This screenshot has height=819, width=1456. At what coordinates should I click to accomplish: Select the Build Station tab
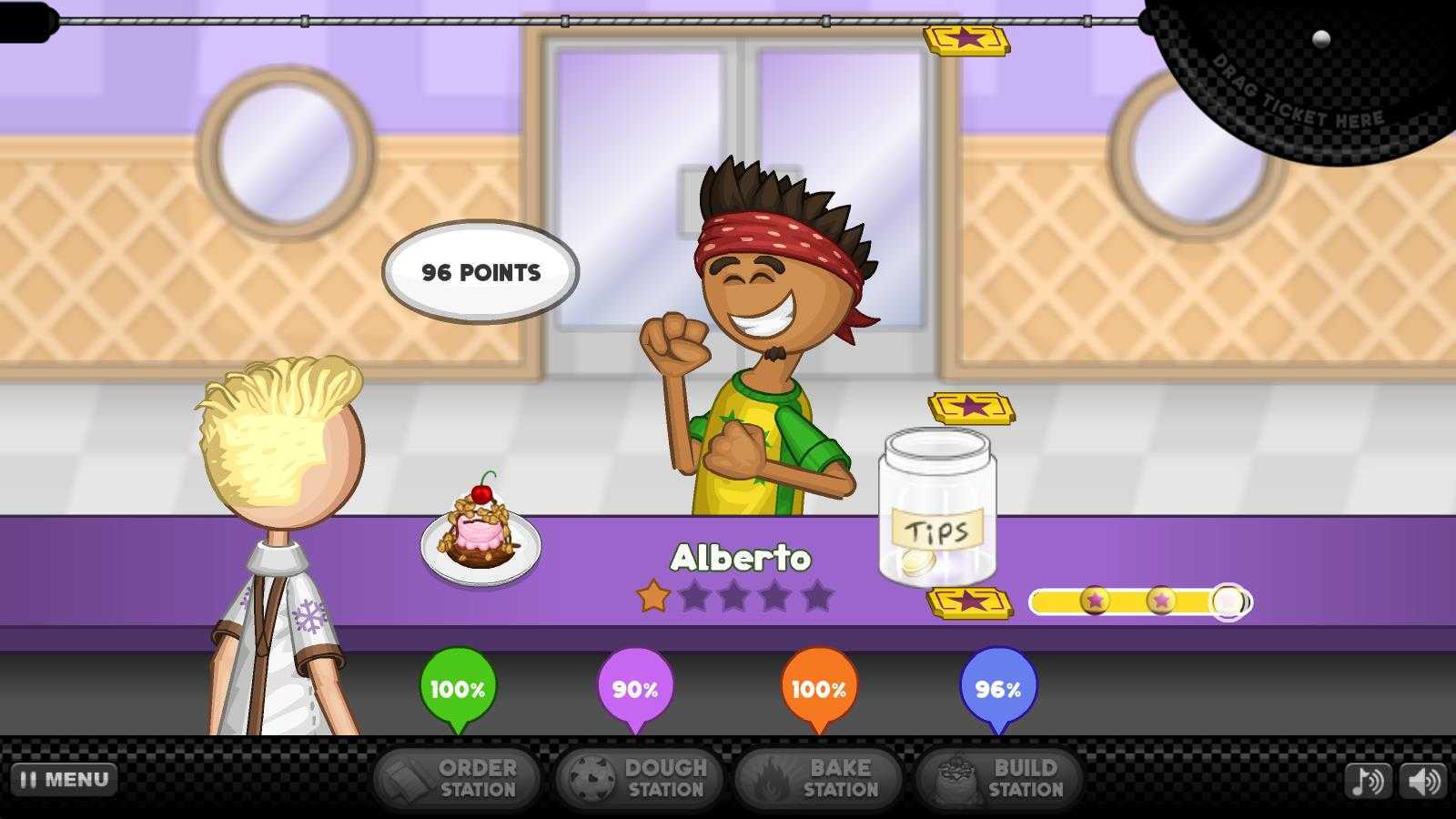[999, 779]
